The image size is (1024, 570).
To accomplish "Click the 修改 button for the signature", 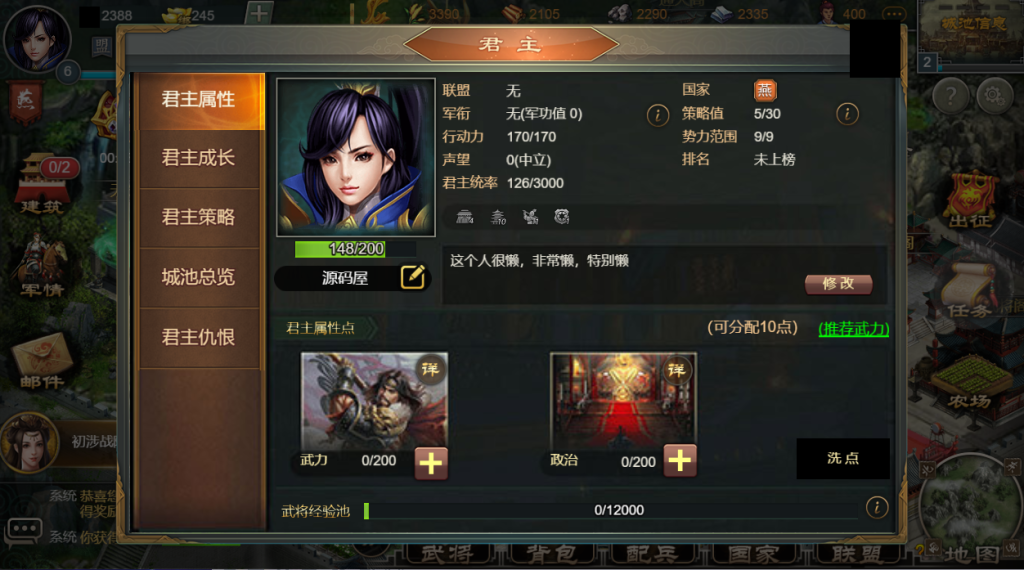I will pos(838,283).
